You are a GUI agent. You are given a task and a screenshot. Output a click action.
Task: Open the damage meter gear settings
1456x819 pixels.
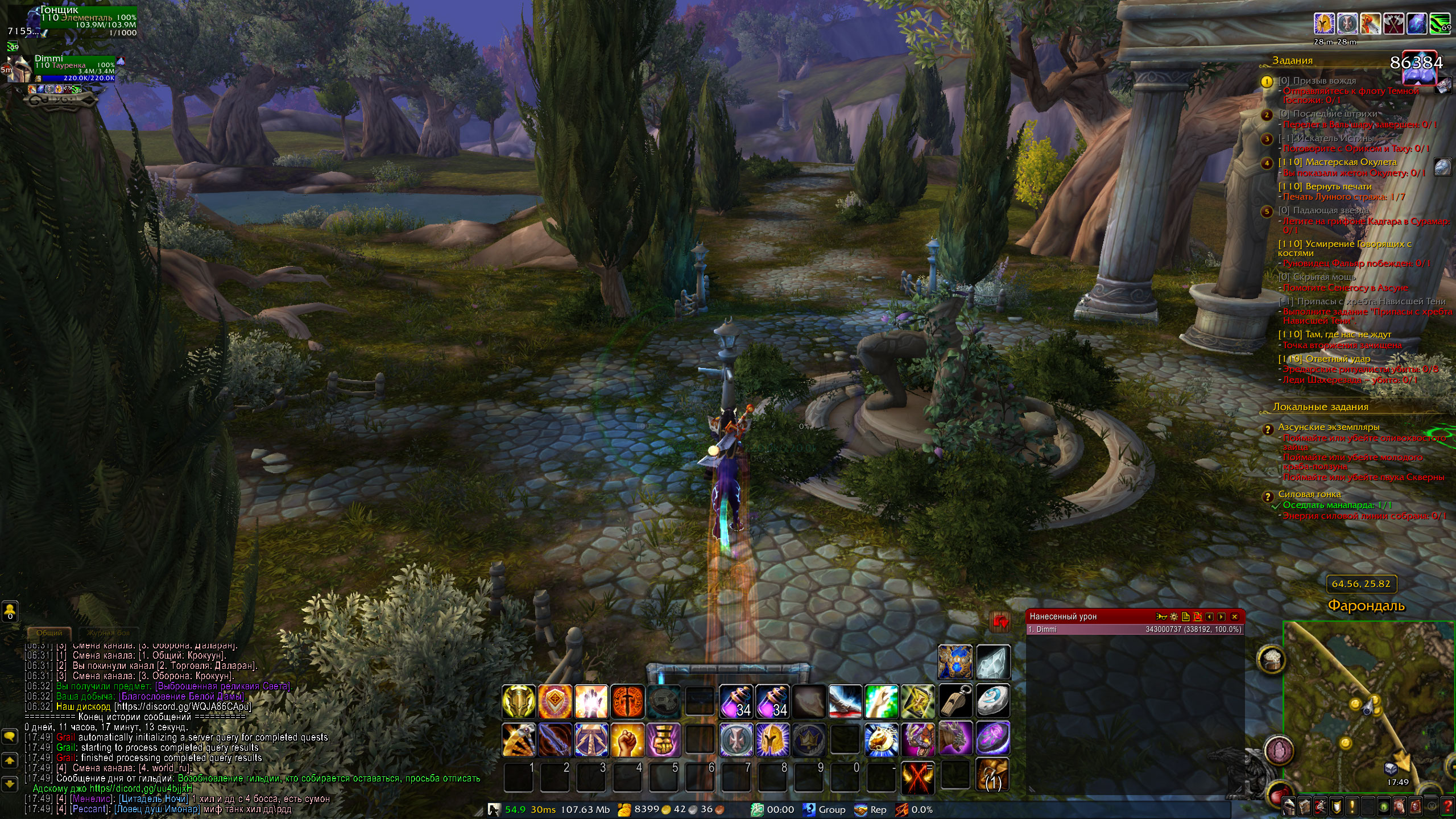pyautogui.click(x=1174, y=617)
